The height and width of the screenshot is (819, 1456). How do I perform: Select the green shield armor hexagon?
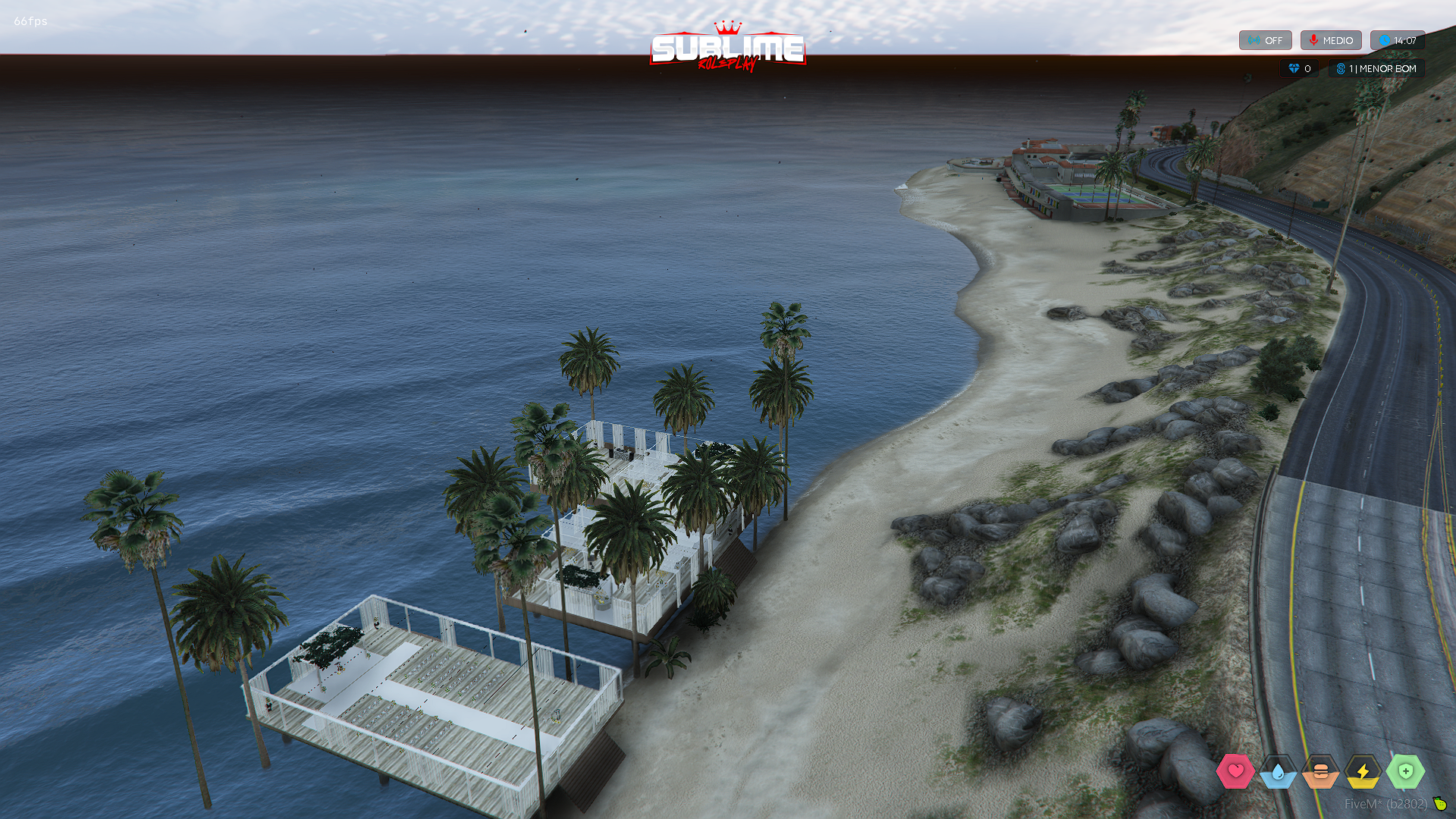pos(1405,771)
